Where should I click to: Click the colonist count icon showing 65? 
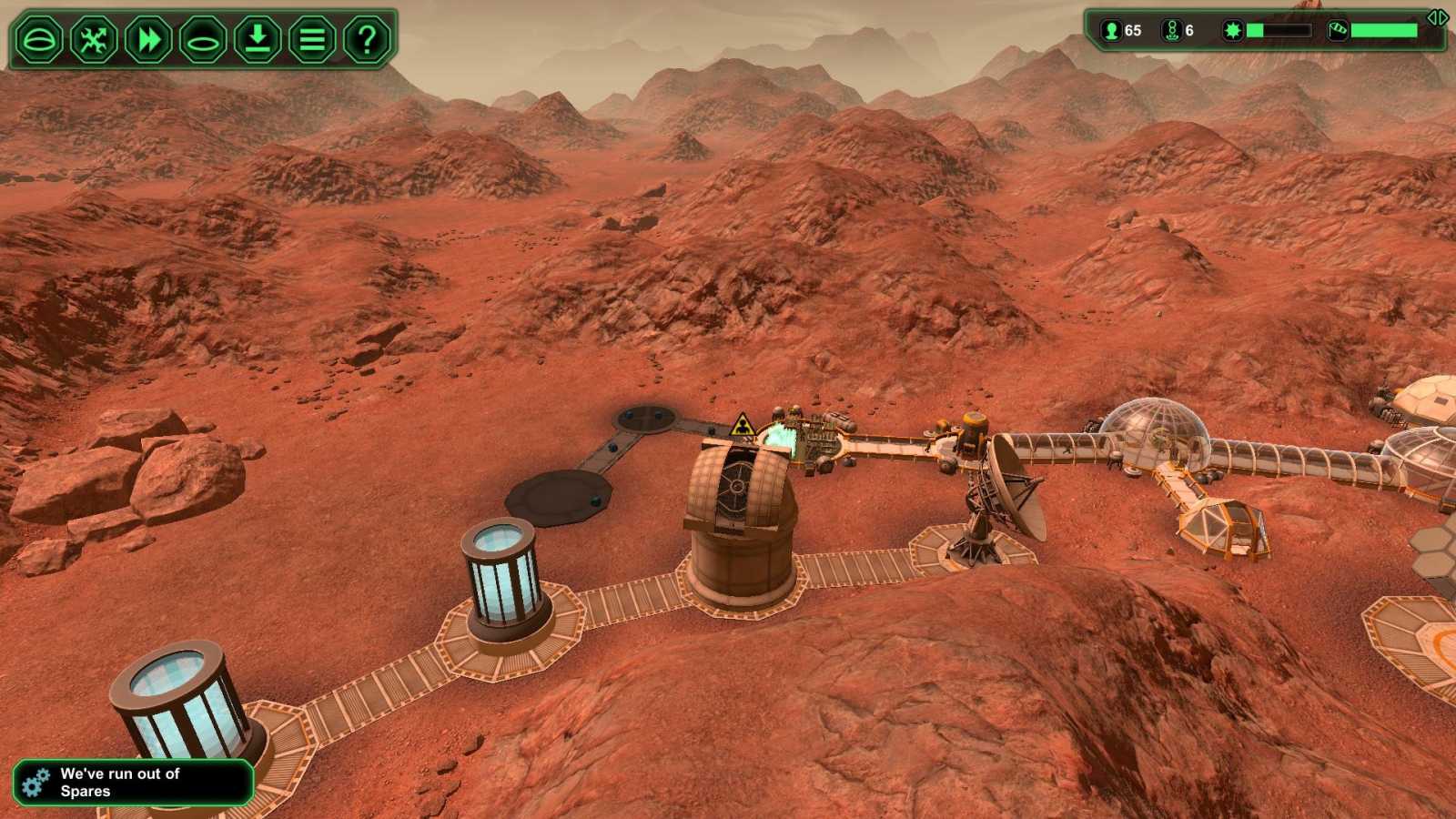point(1112,30)
